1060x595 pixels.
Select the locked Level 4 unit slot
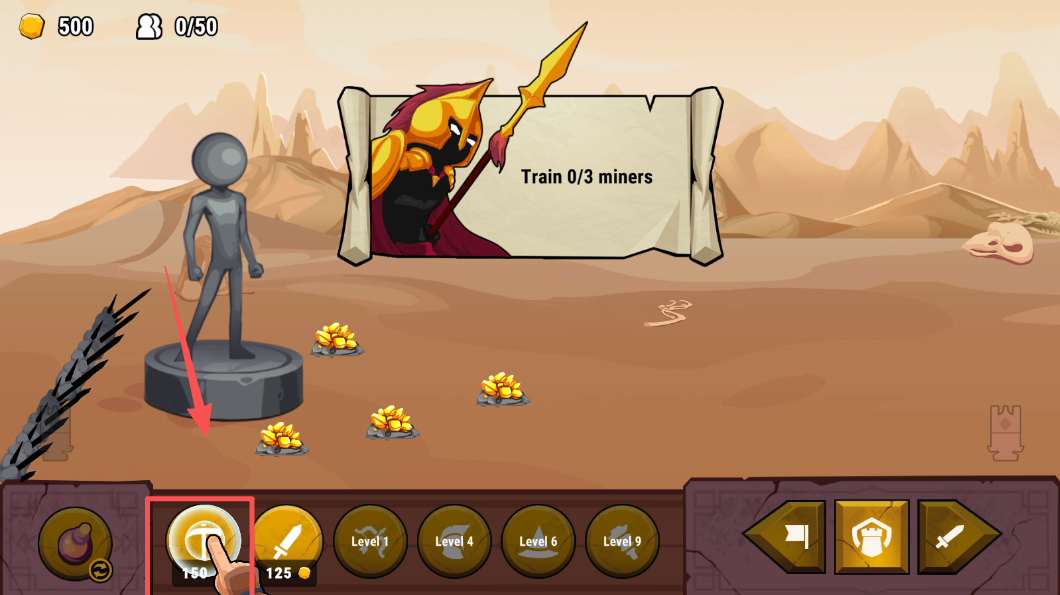[454, 541]
